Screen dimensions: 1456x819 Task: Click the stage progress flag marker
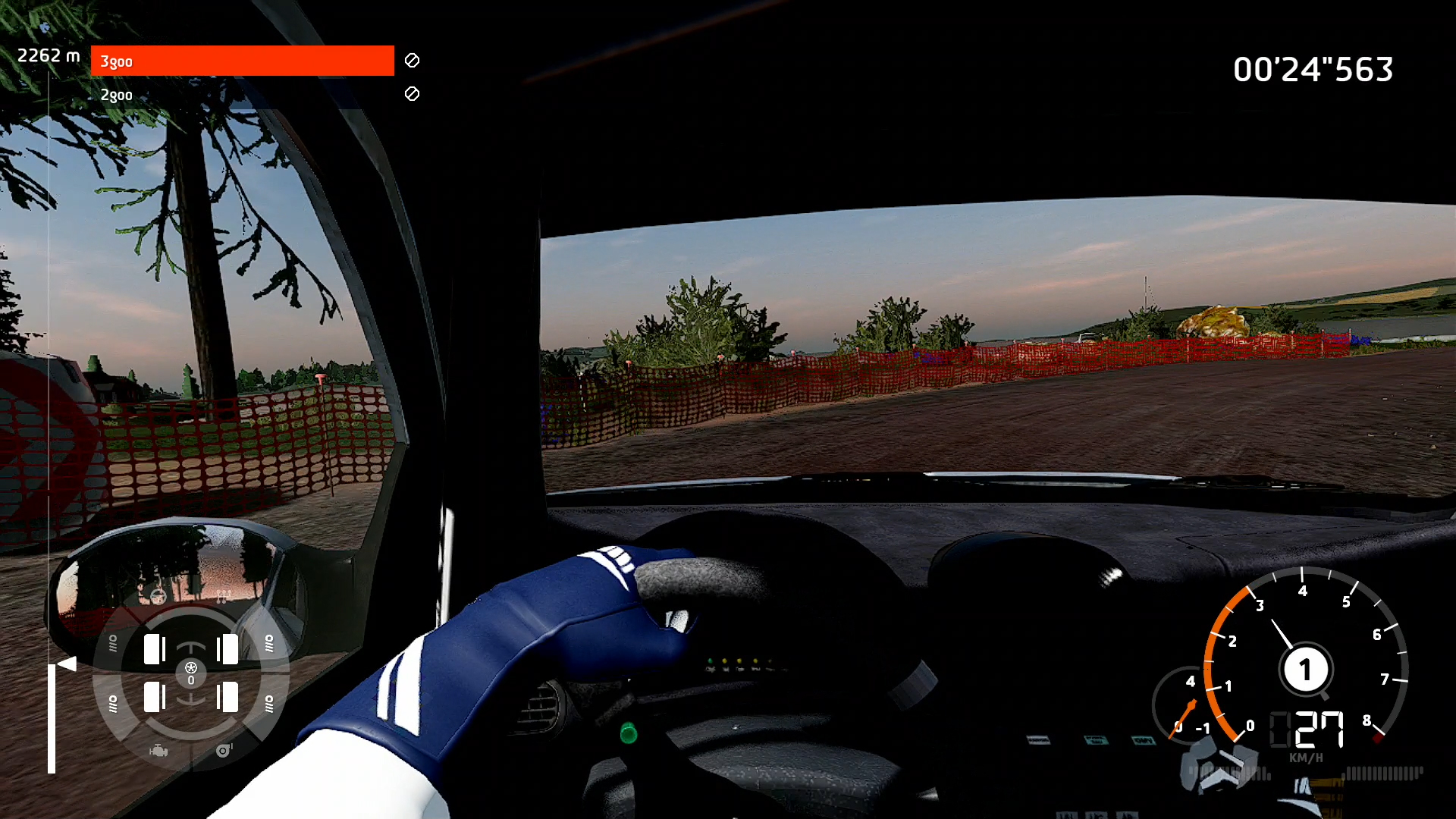tap(67, 664)
